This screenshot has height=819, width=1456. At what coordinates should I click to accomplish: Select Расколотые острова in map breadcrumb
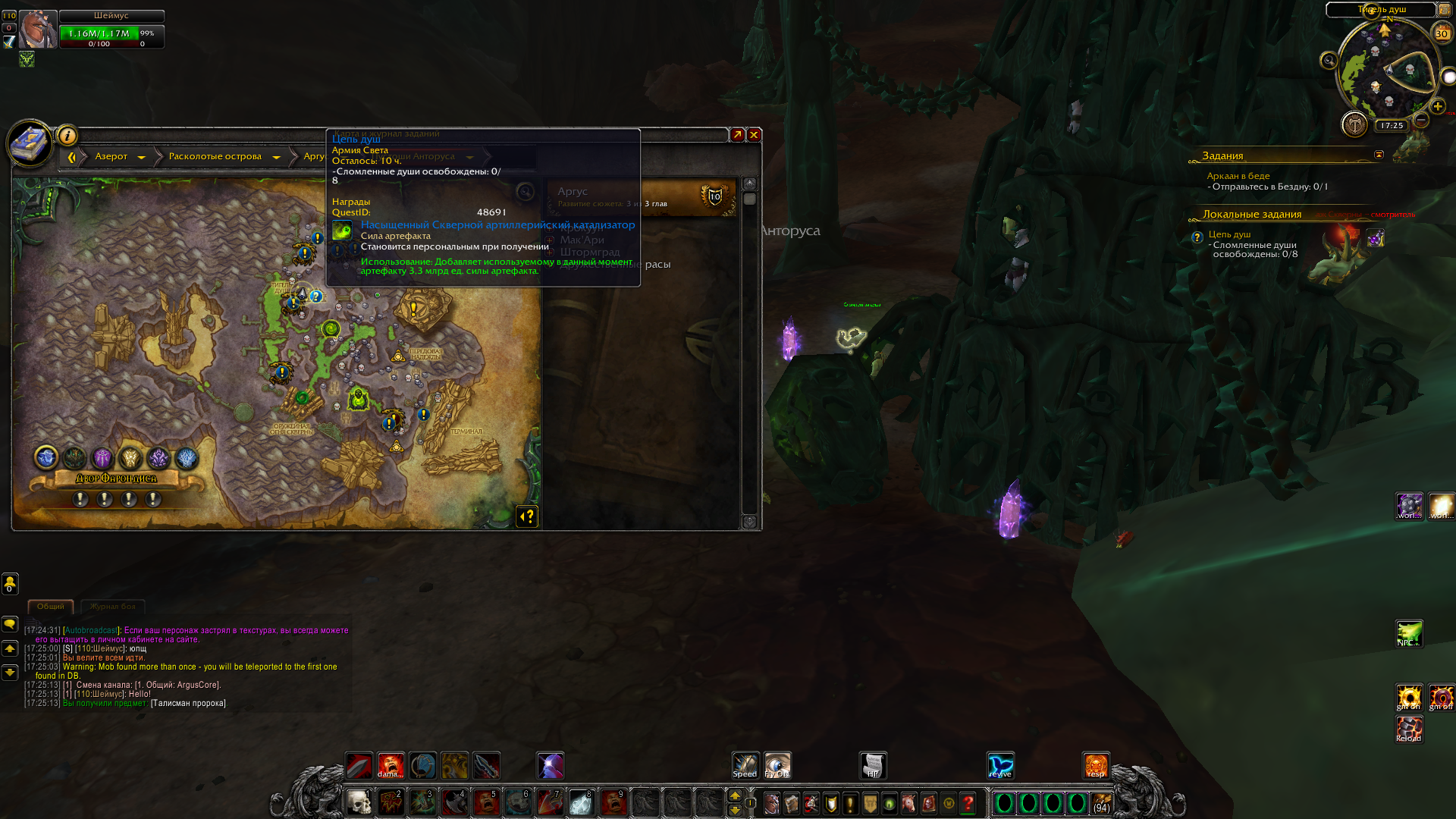pyautogui.click(x=215, y=157)
